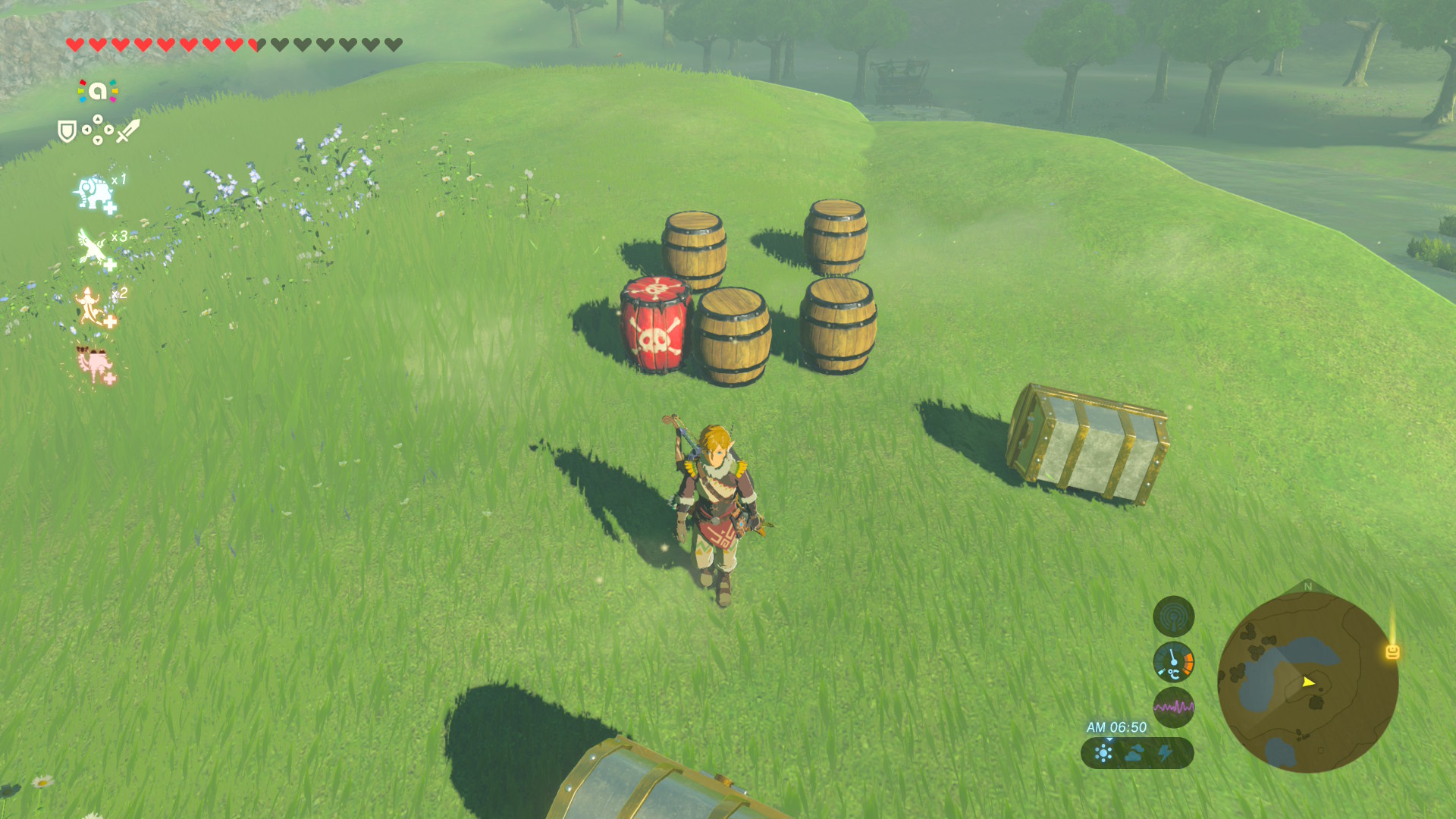Click the yellow player arrow on minimap
Image resolution: width=1456 pixels, height=819 pixels.
pyautogui.click(x=1308, y=682)
